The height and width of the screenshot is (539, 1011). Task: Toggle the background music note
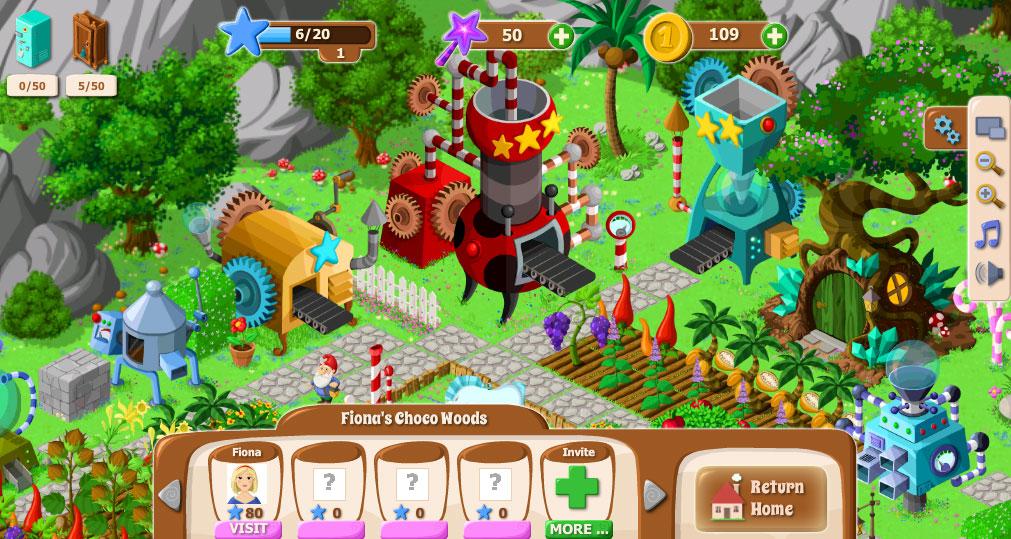click(x=988, y=234)
